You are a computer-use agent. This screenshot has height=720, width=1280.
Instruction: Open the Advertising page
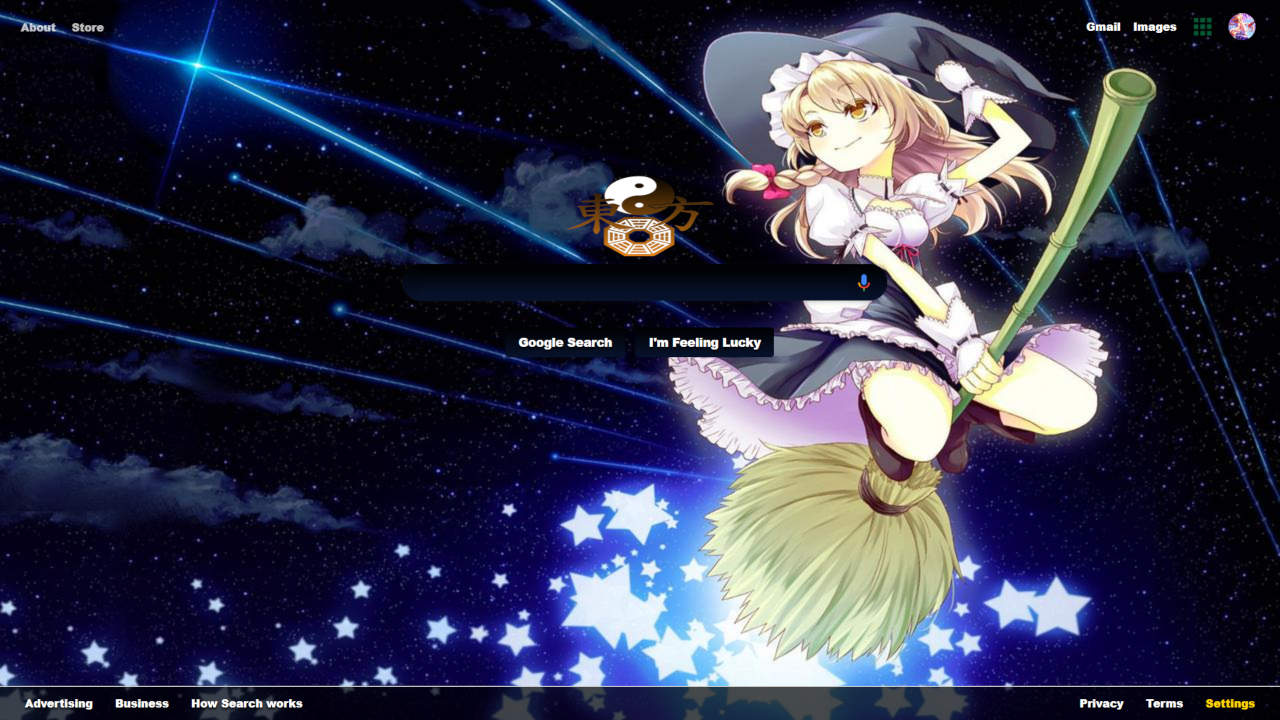(x=58, y=703)
